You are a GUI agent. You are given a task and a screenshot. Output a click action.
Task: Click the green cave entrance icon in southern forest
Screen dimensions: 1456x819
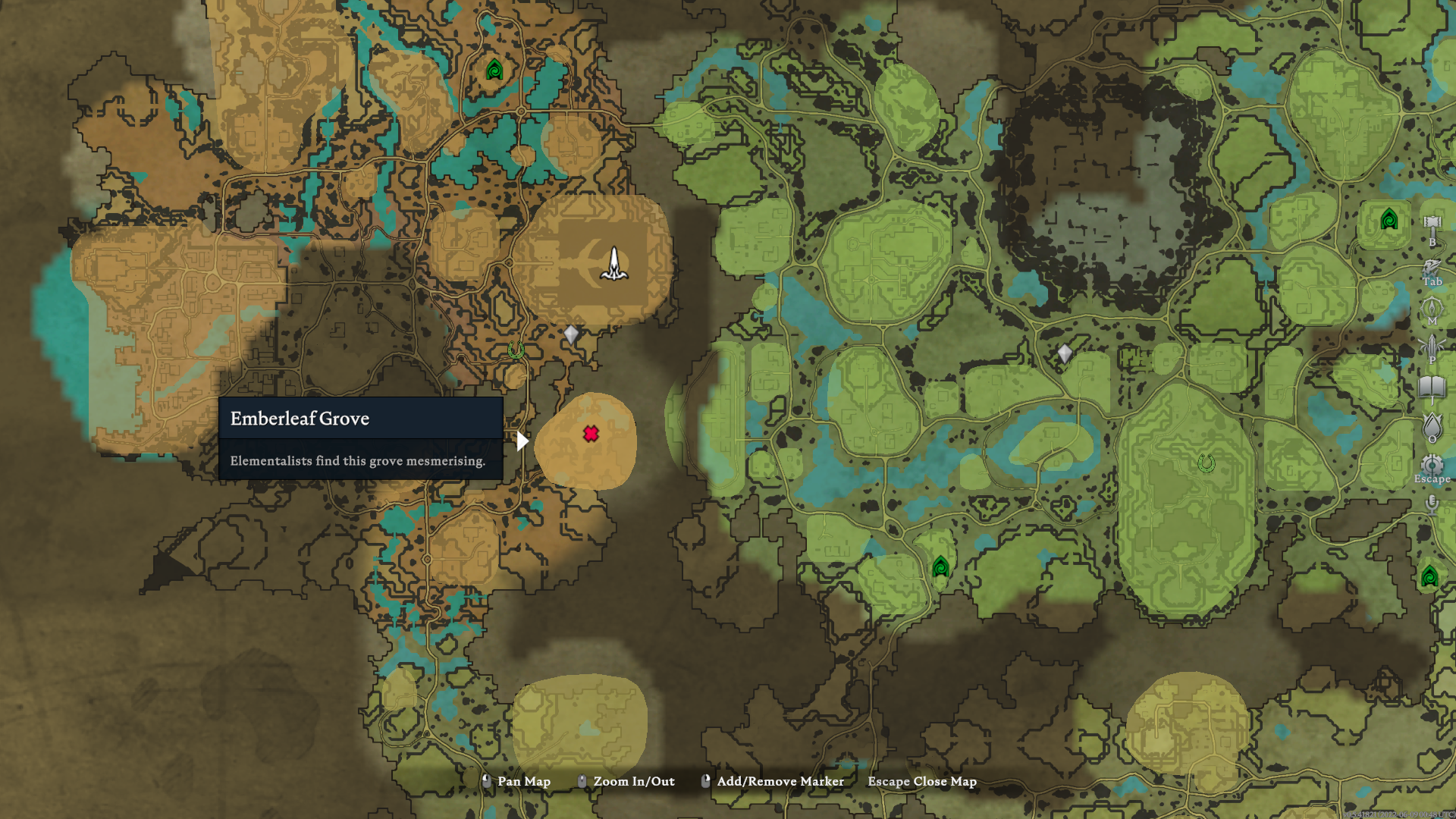(940, 566)
